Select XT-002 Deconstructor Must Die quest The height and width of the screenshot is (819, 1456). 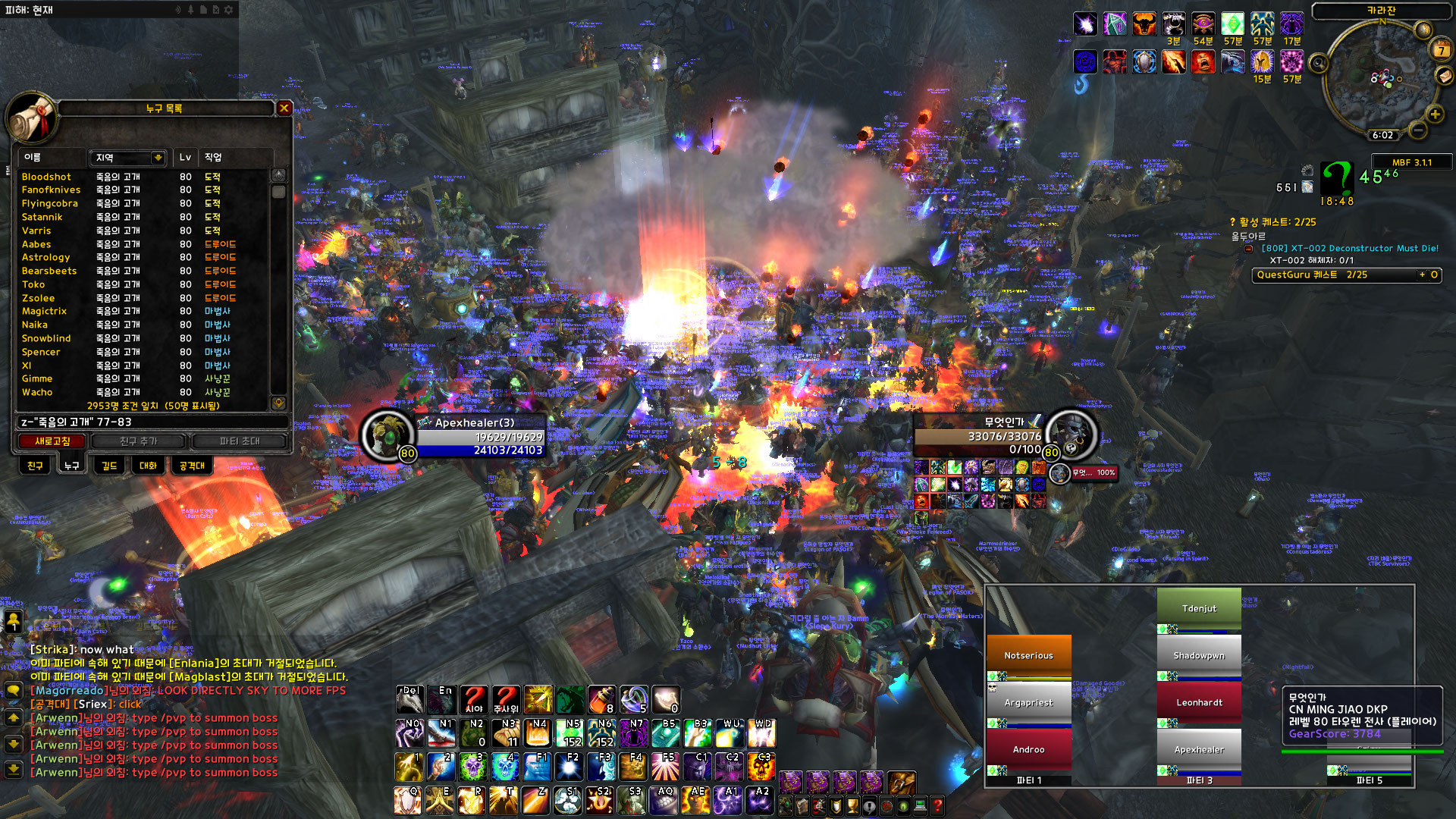pos(1350,248)
